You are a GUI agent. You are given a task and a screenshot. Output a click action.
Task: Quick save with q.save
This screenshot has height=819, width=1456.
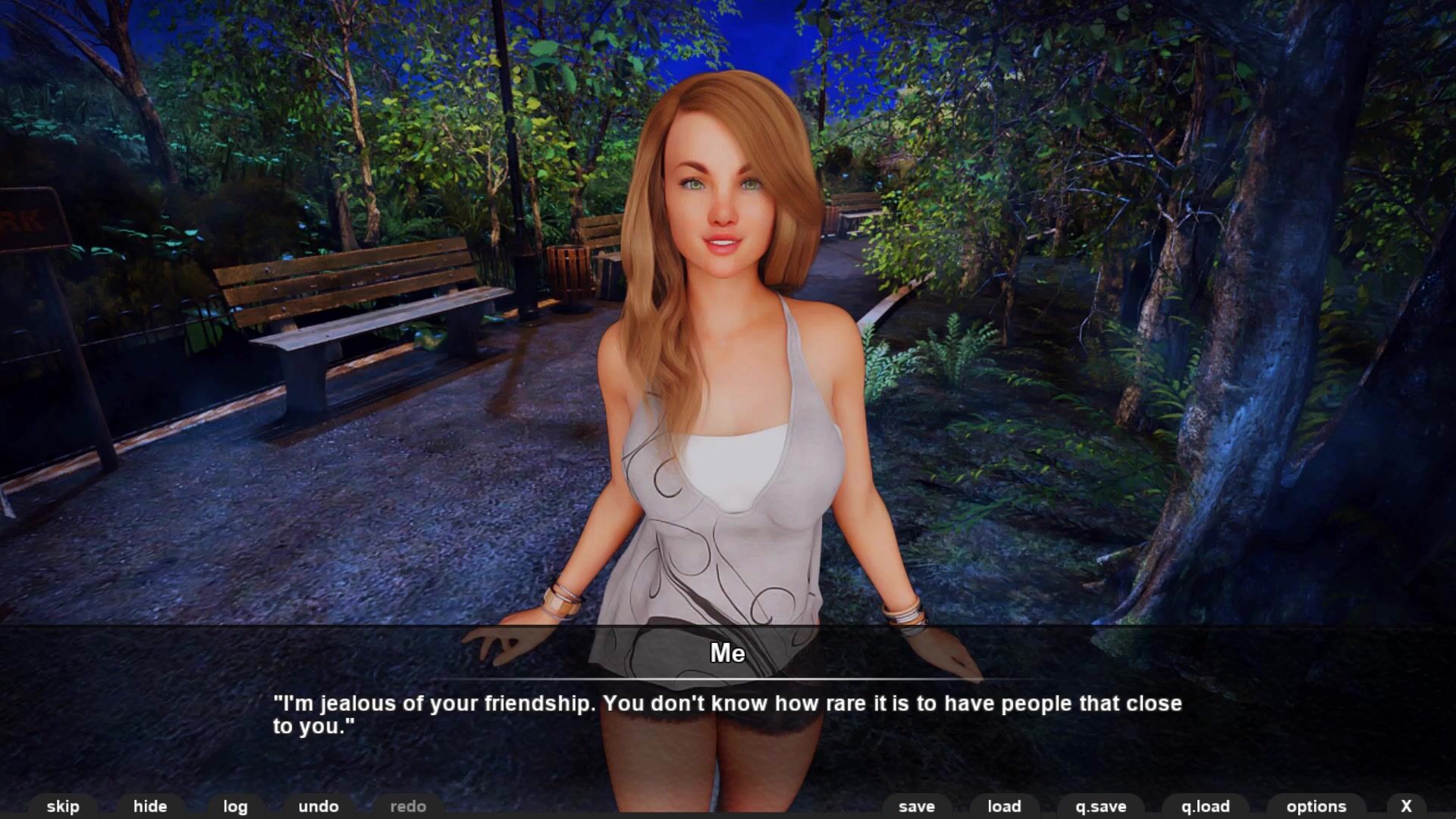tap(1101, 806)
